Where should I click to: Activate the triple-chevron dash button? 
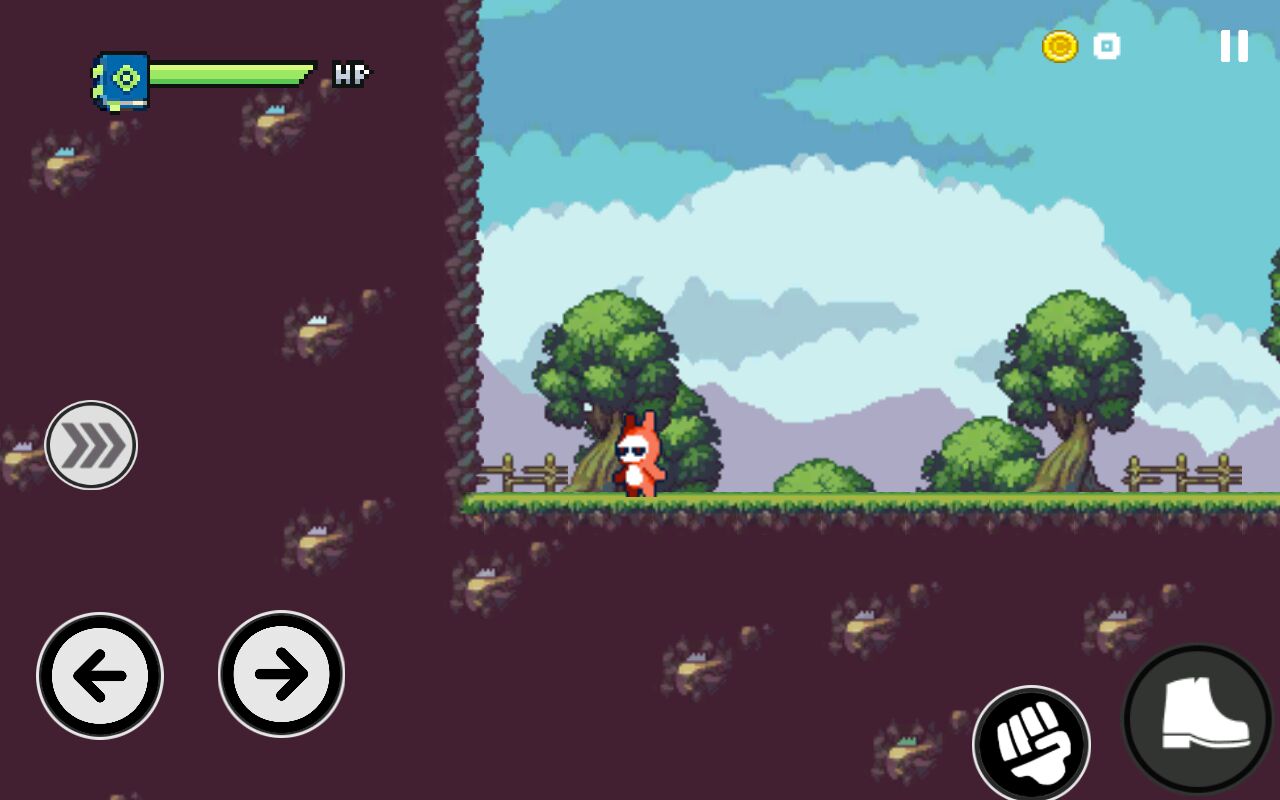[91, 445]
